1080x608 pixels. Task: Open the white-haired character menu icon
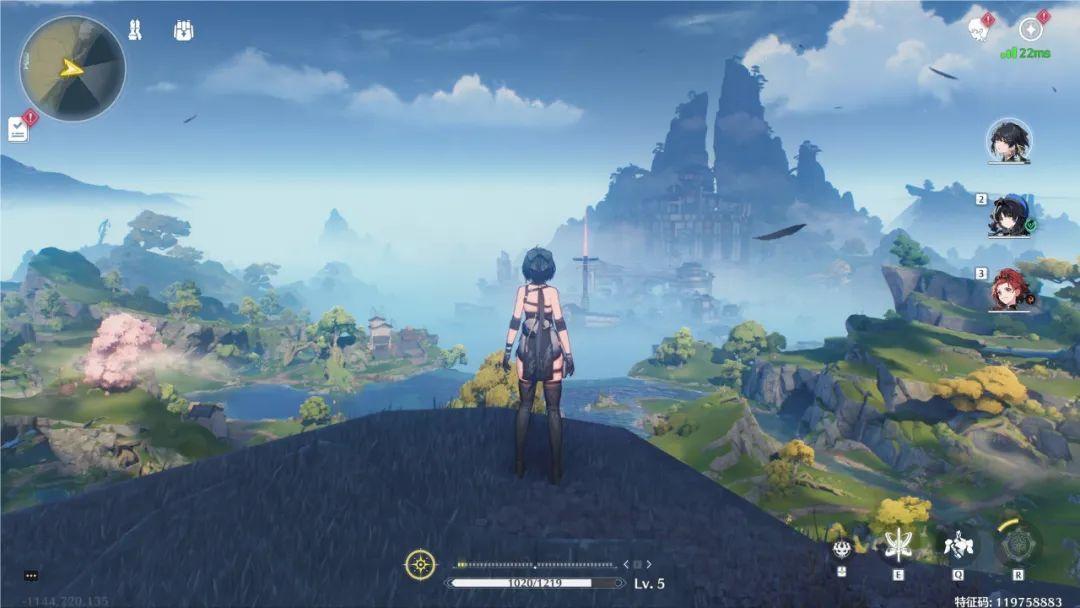tap(979, 30)
